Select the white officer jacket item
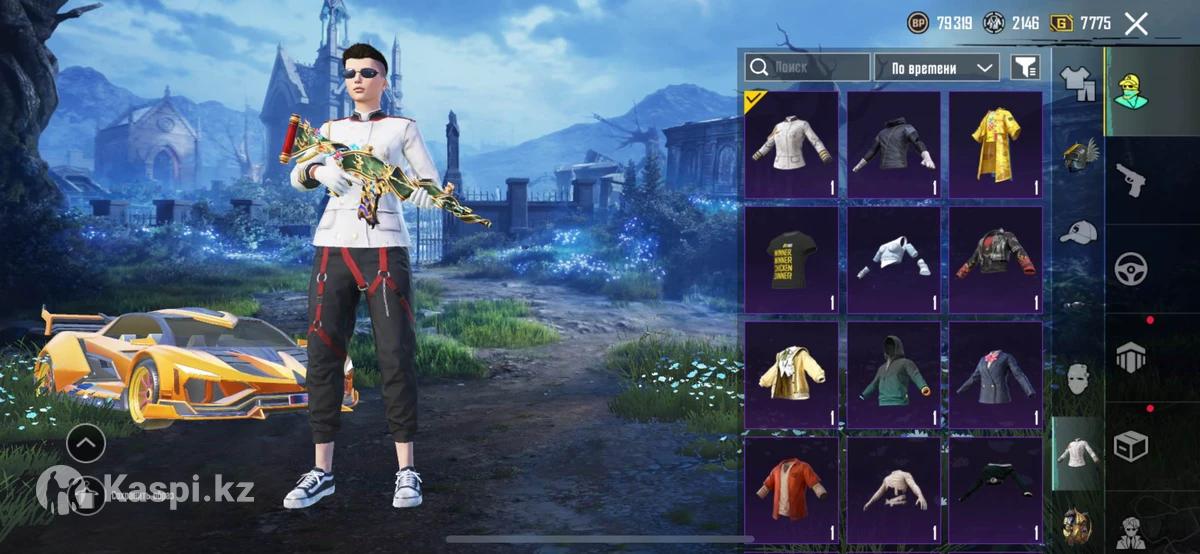 (x=791, y=144)
